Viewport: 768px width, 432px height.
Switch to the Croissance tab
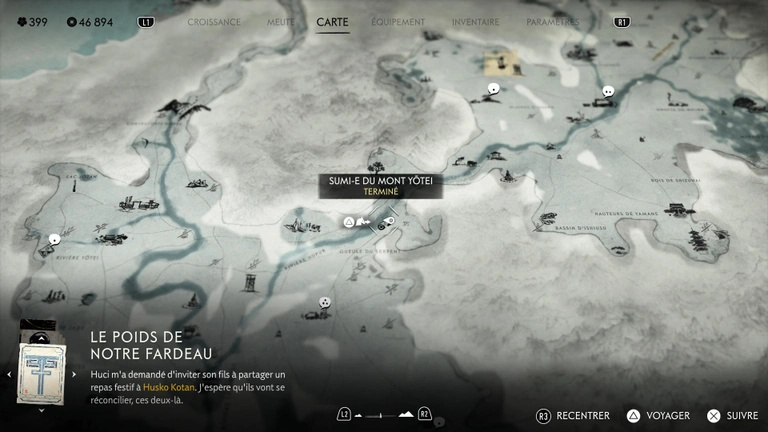point(214,21)
